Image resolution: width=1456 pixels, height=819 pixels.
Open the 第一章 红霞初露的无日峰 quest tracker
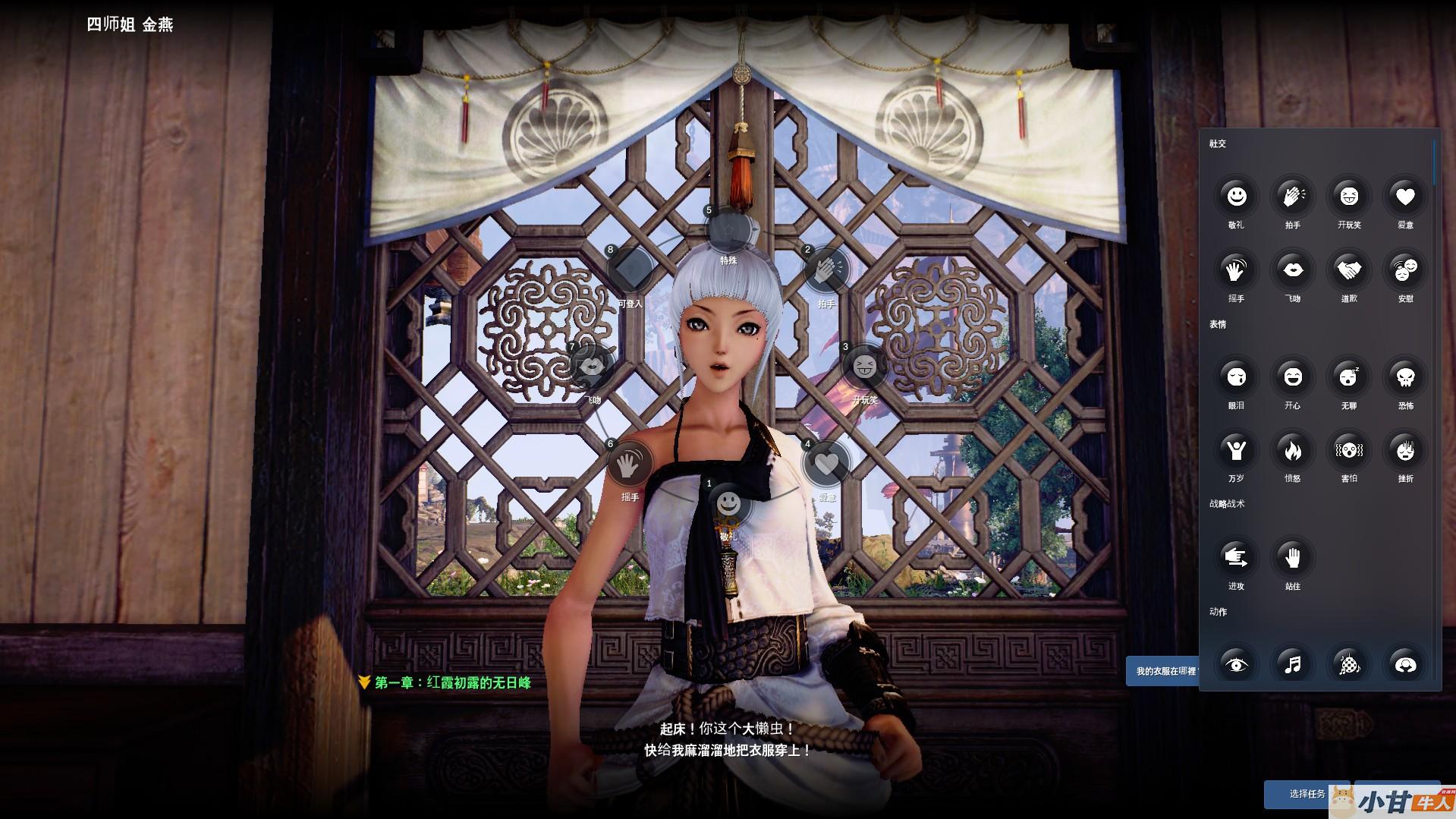pos(452,683)
